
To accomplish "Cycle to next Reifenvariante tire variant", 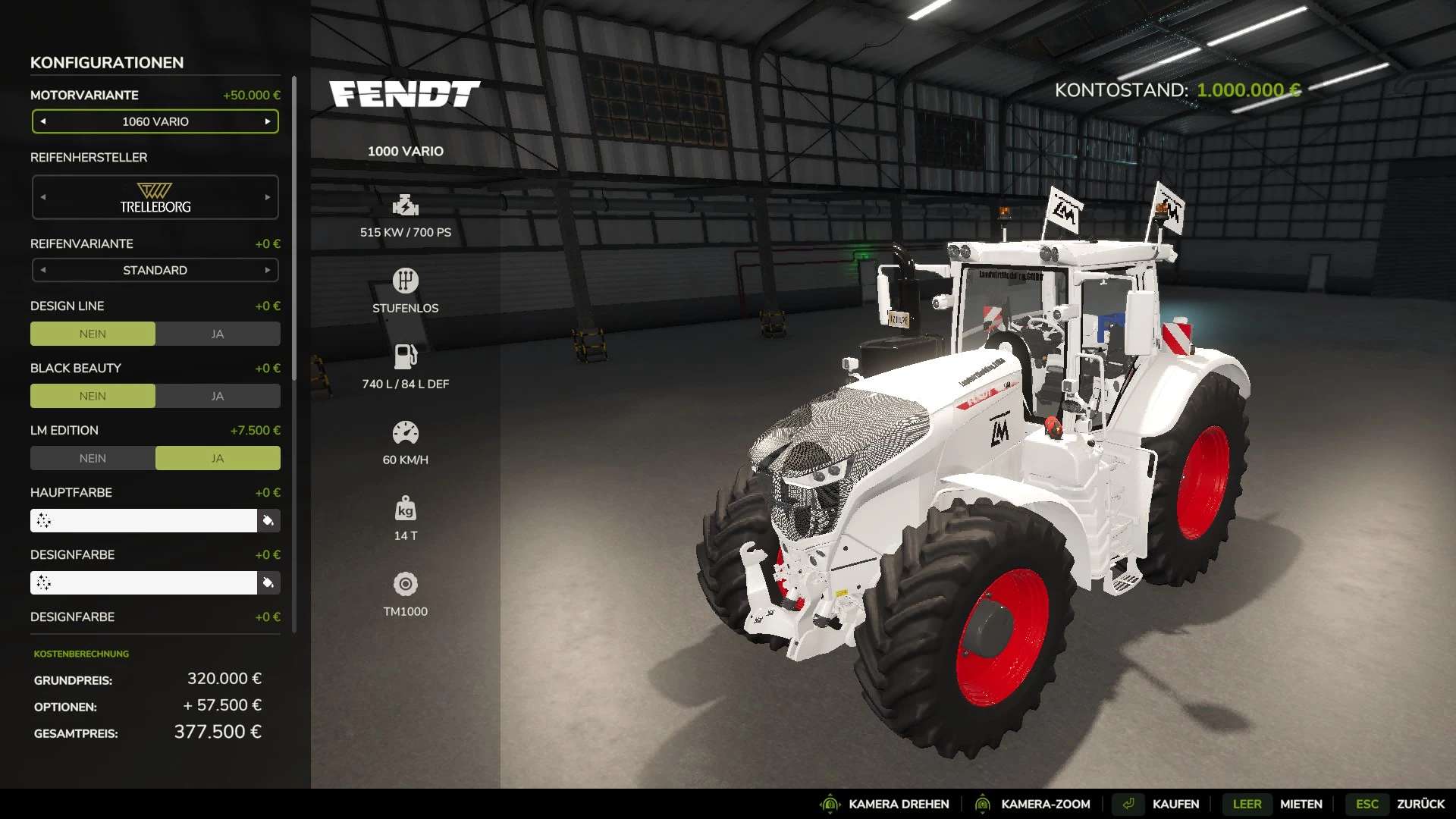I will click(268, 270).
